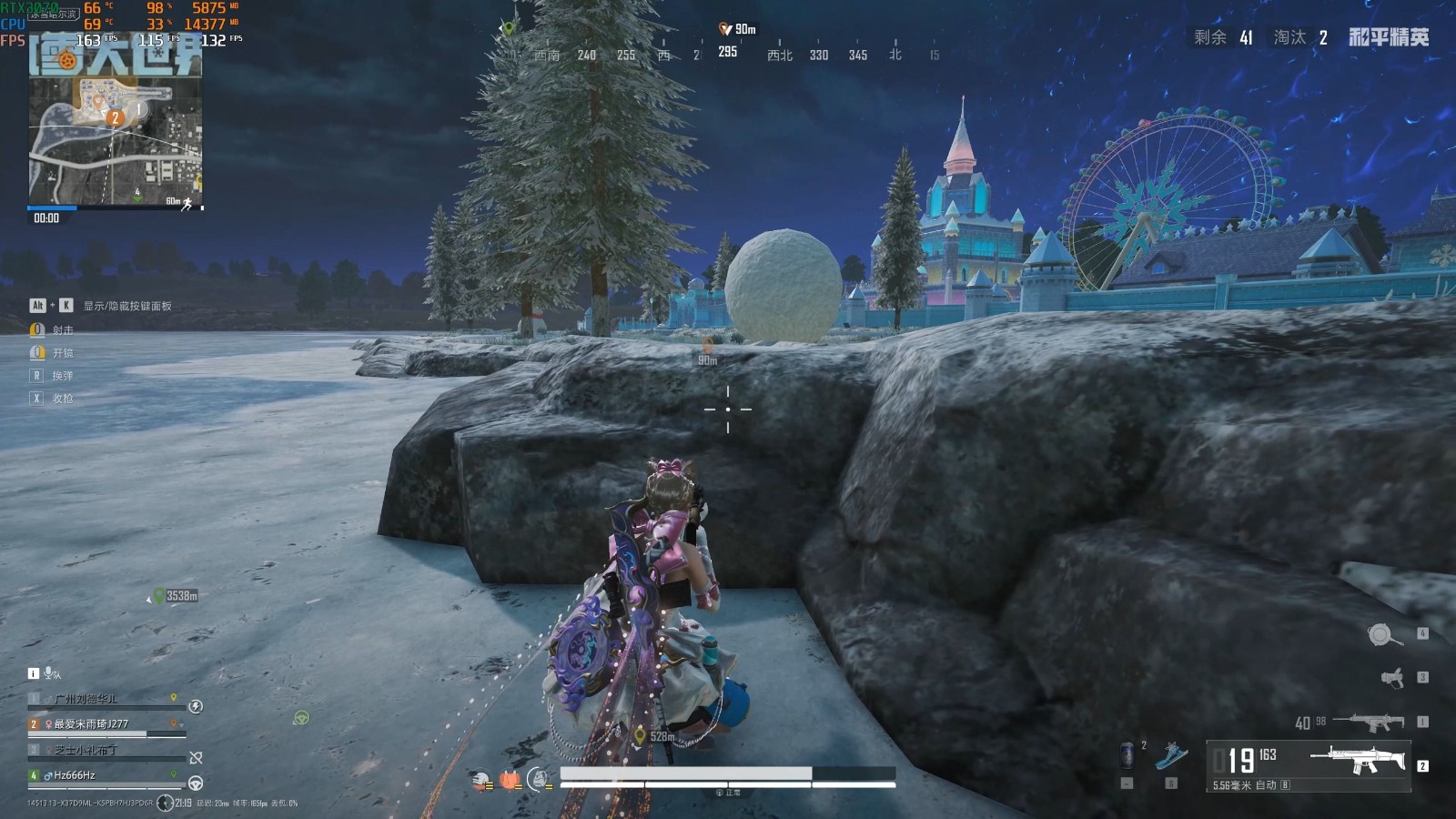This screenshot has height=819, width=1456.
Task: Toggle the fire mode 自动 indicator
Action: [1266, 786]
